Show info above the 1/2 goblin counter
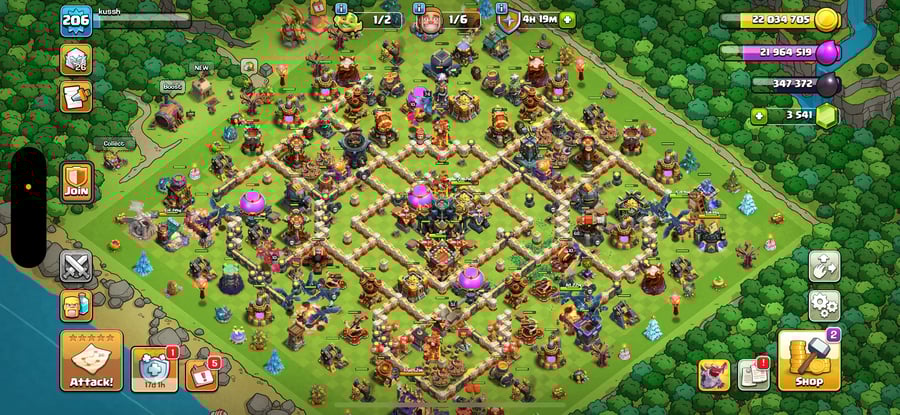Screen dimensions: 900x415 (340, 8)
